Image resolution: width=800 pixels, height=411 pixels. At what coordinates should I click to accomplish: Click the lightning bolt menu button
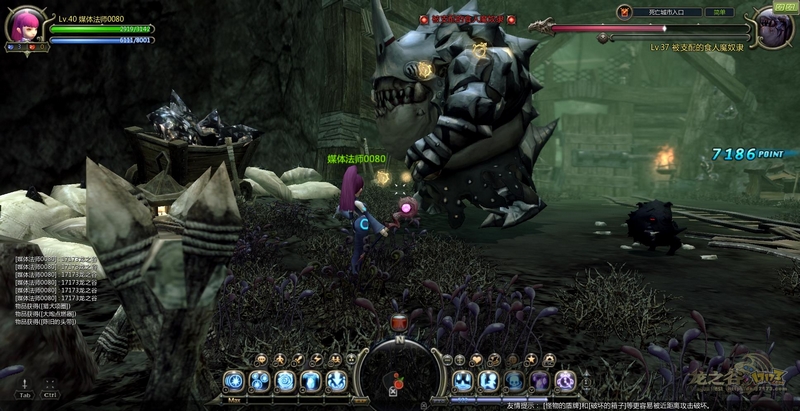[317, 359]
